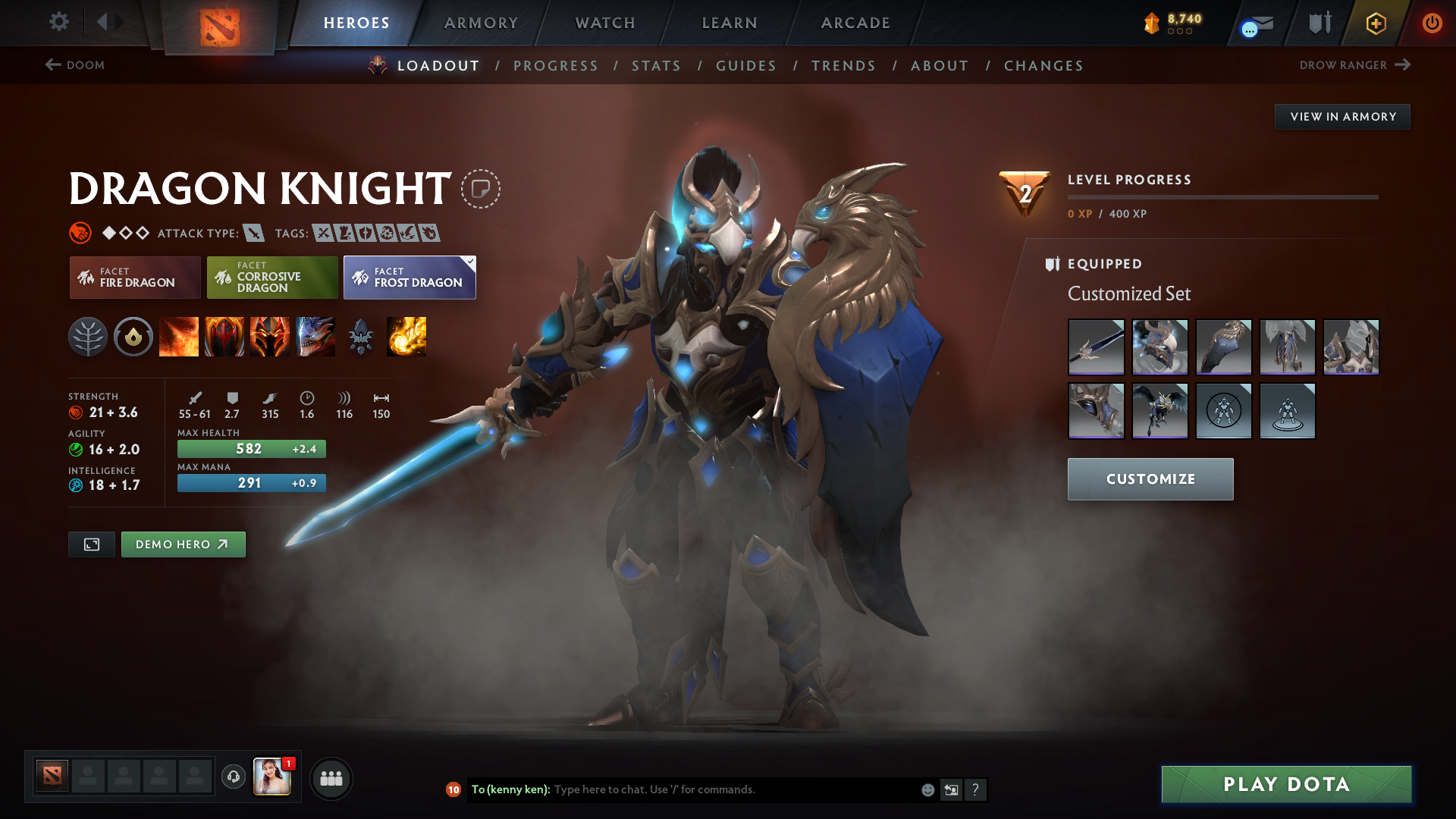View the Elder Dragon Form ability icon

click(x=315, y=337)
